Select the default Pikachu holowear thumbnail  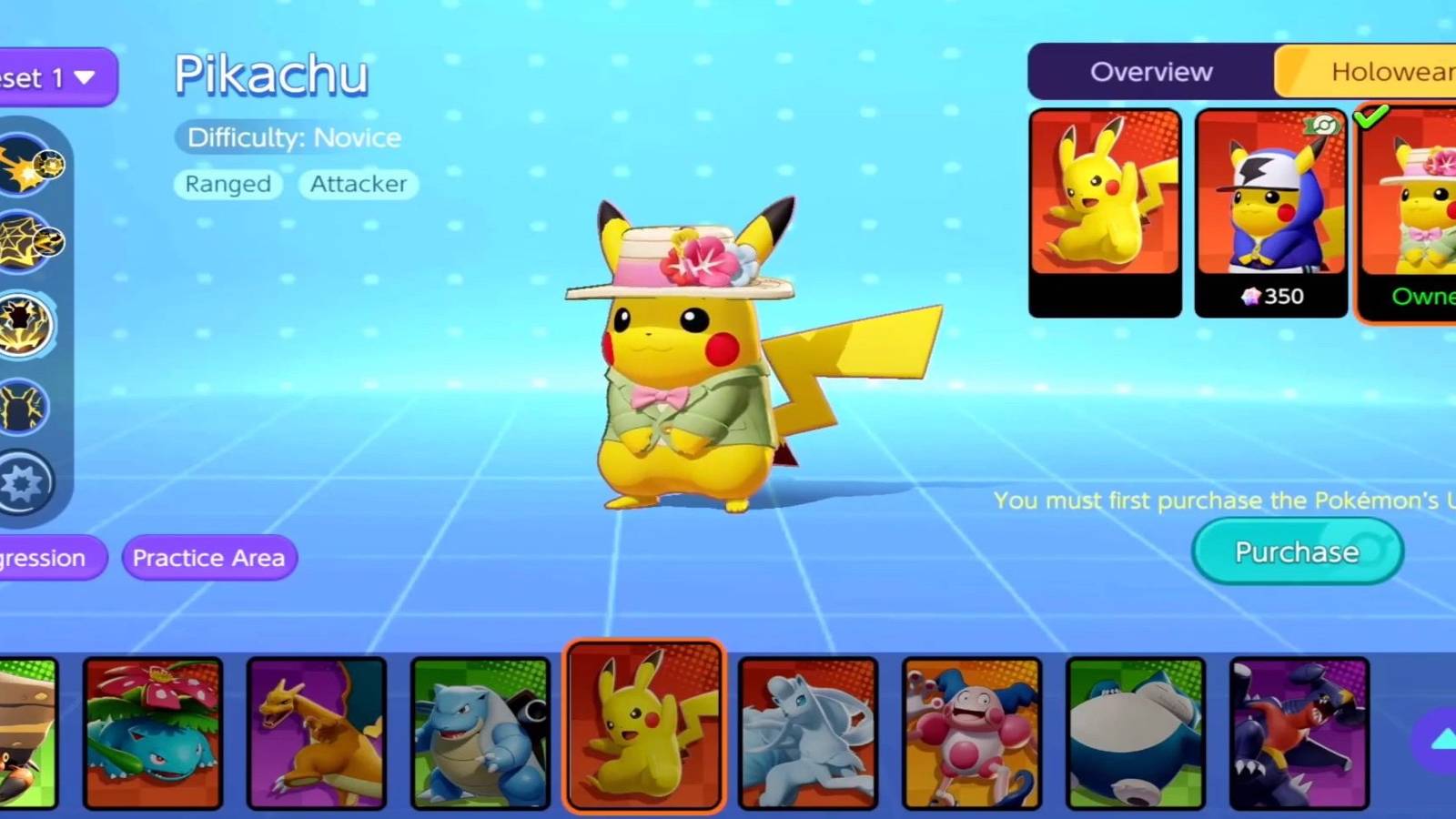click(x=1105, y=212)
